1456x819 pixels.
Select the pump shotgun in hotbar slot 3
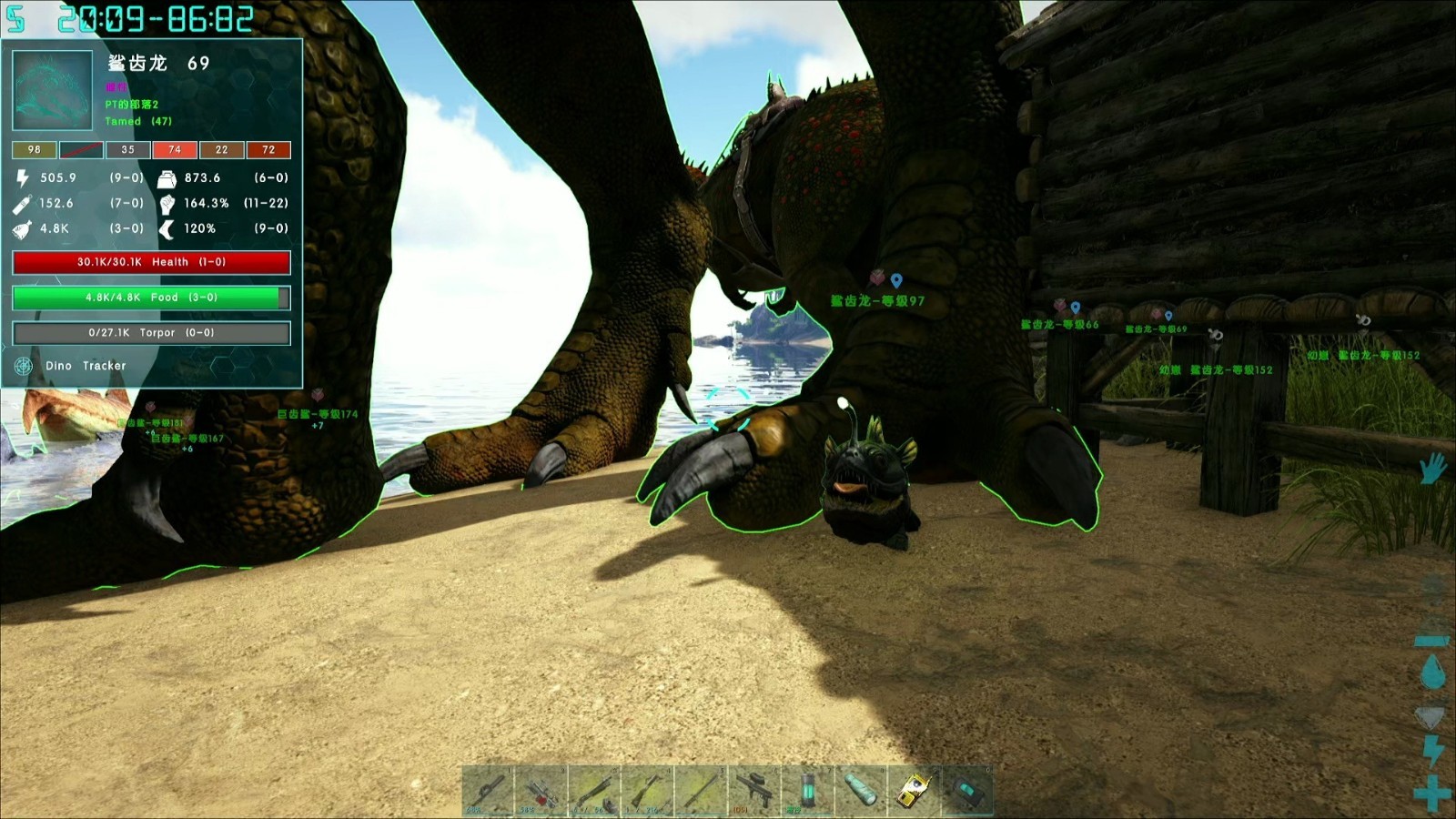click(594, 790)
